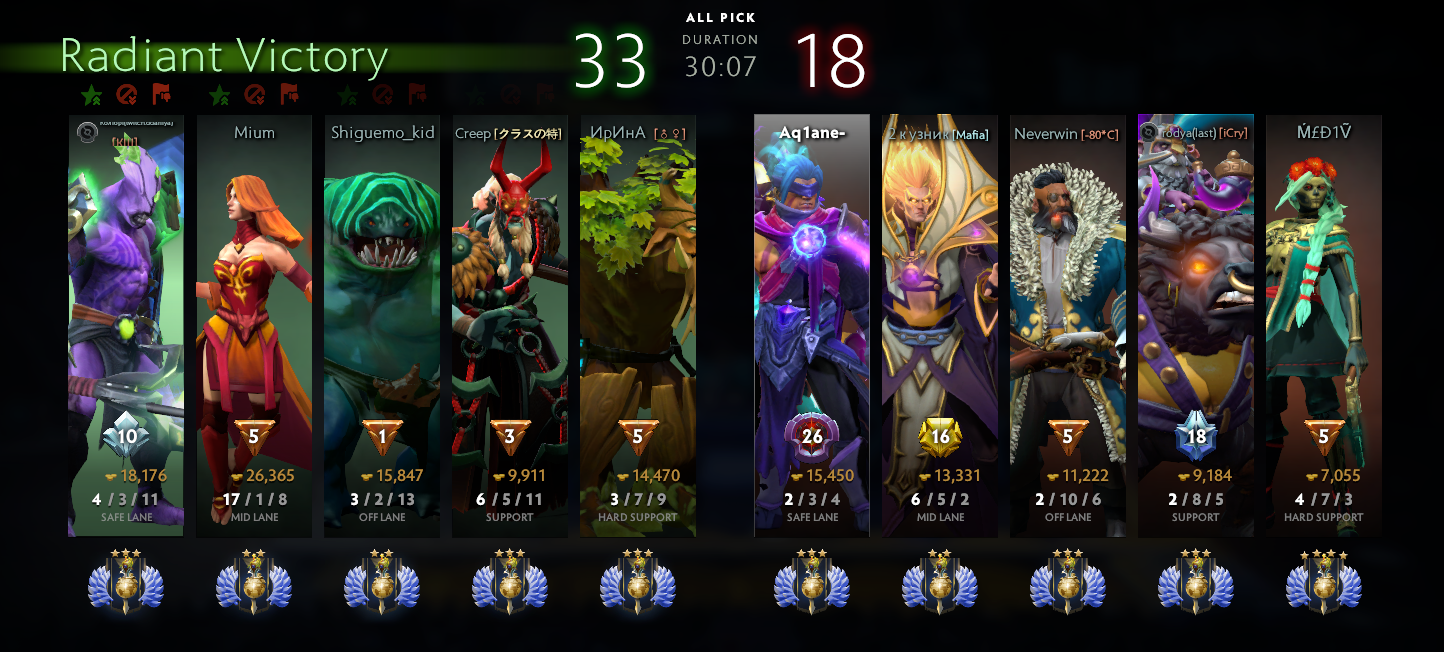The width and height of the screenshot is (1444, 652).
Task: Select Aq1ane-'s Anti-Mage card
Action: coord(812,300)
